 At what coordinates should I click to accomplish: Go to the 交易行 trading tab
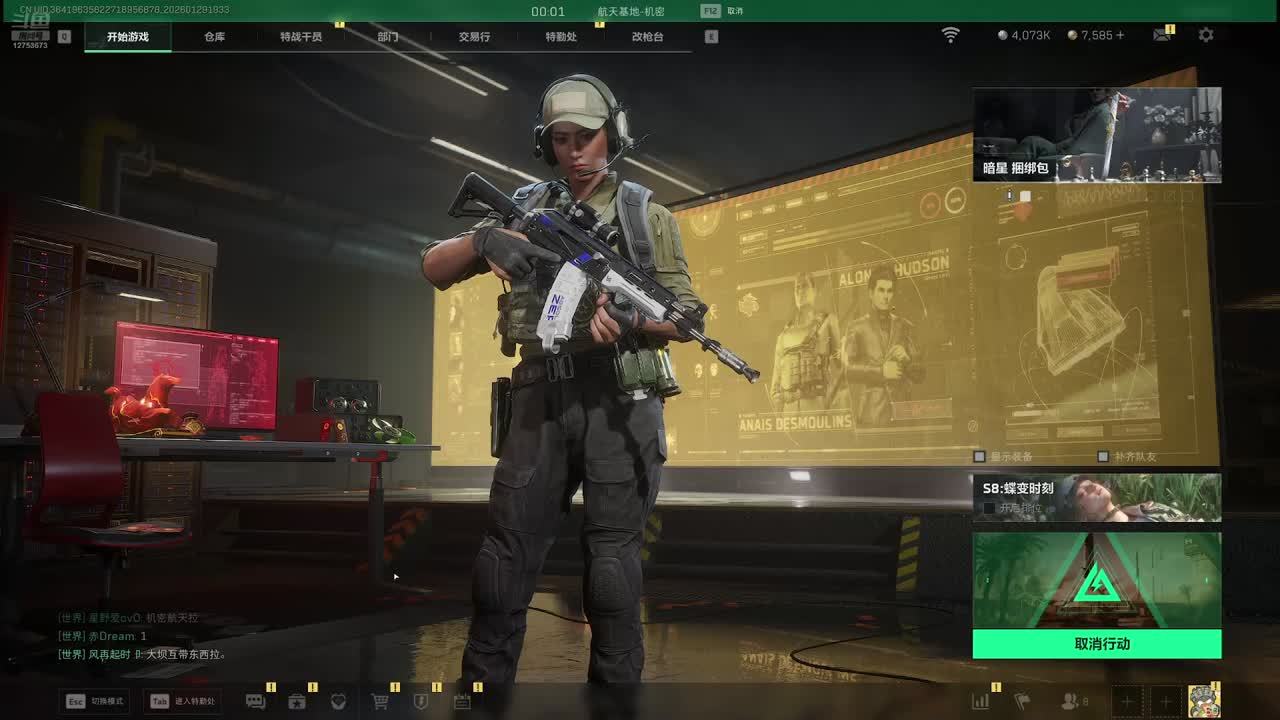point(474,37)
